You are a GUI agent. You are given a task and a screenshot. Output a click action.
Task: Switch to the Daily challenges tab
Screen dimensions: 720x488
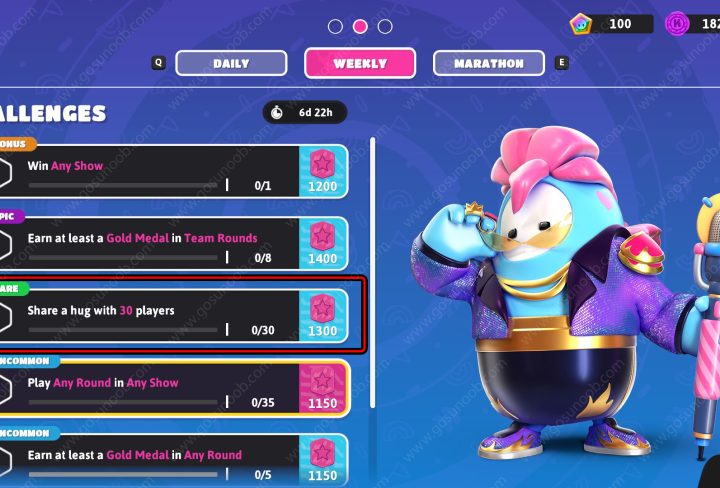click(x=231, y=63)
